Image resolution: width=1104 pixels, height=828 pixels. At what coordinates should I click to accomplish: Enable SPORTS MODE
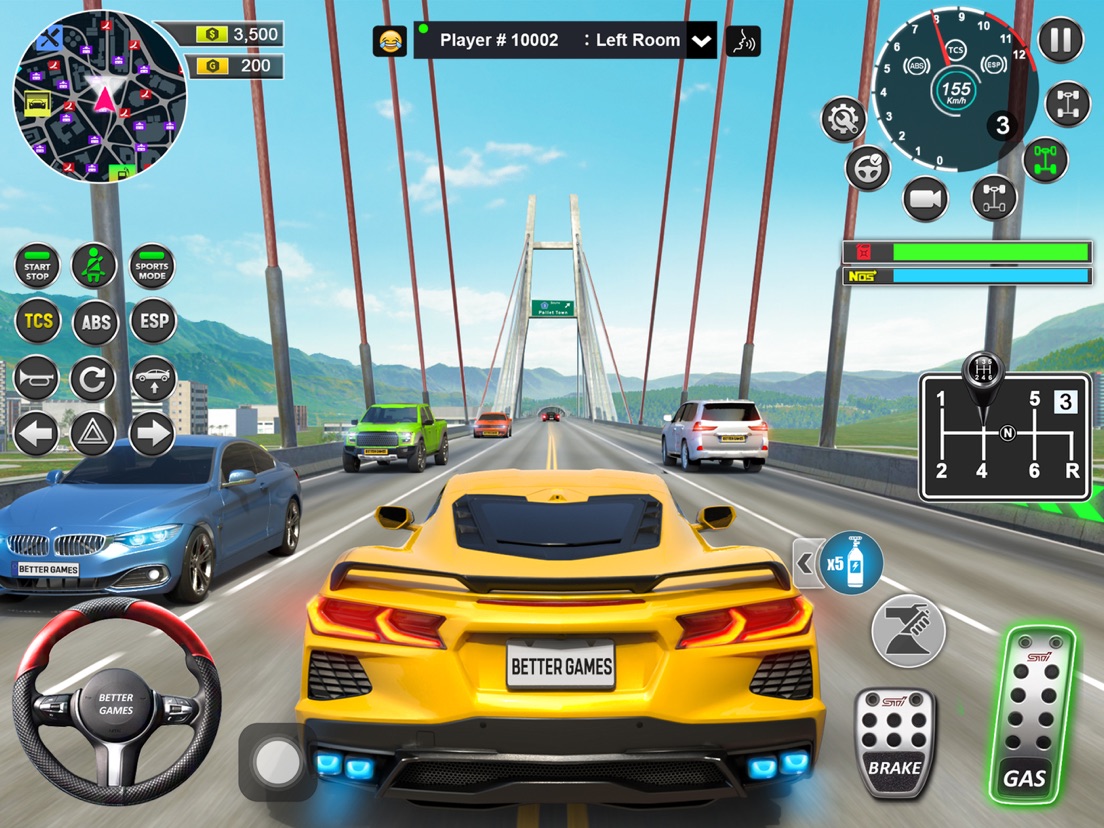click(x=152, y=268)
